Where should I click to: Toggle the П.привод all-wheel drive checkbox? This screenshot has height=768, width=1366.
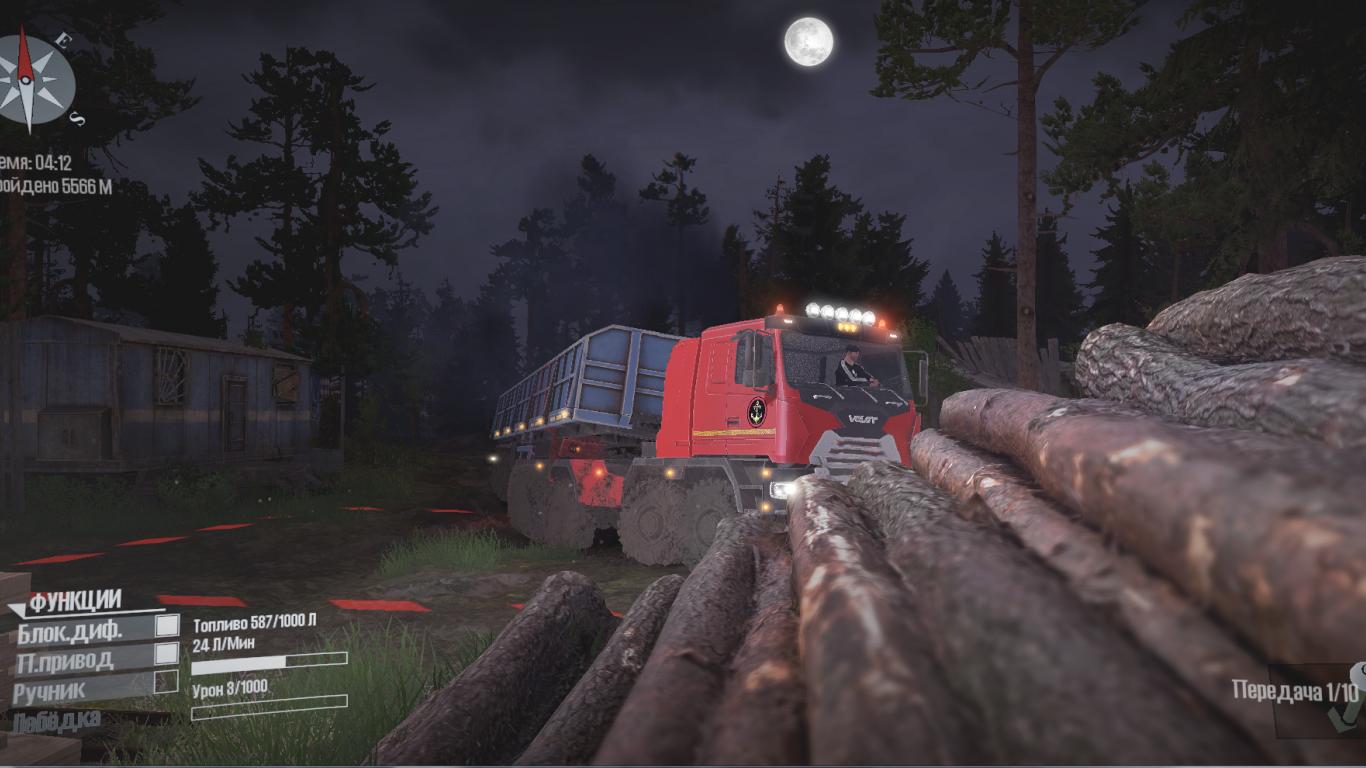click(167, 654)
